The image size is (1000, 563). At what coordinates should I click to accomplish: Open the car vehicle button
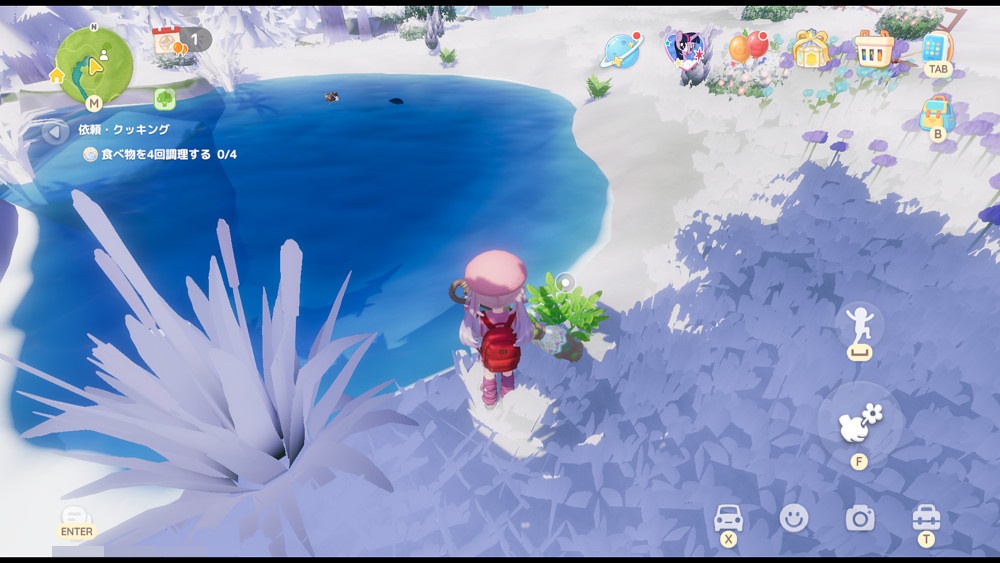tap(728, 517)
